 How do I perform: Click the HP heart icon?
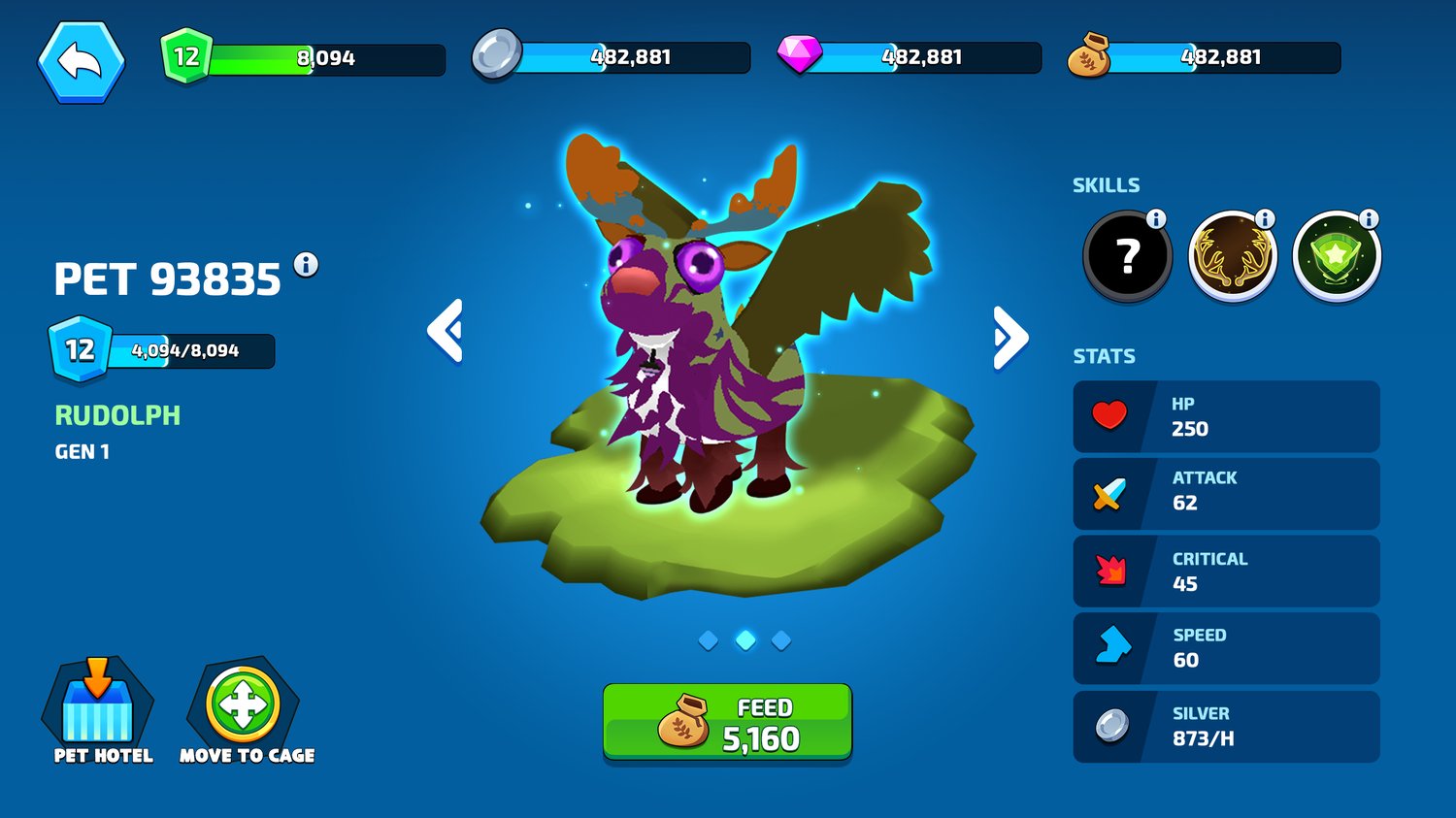click(x=1109, y=416)
